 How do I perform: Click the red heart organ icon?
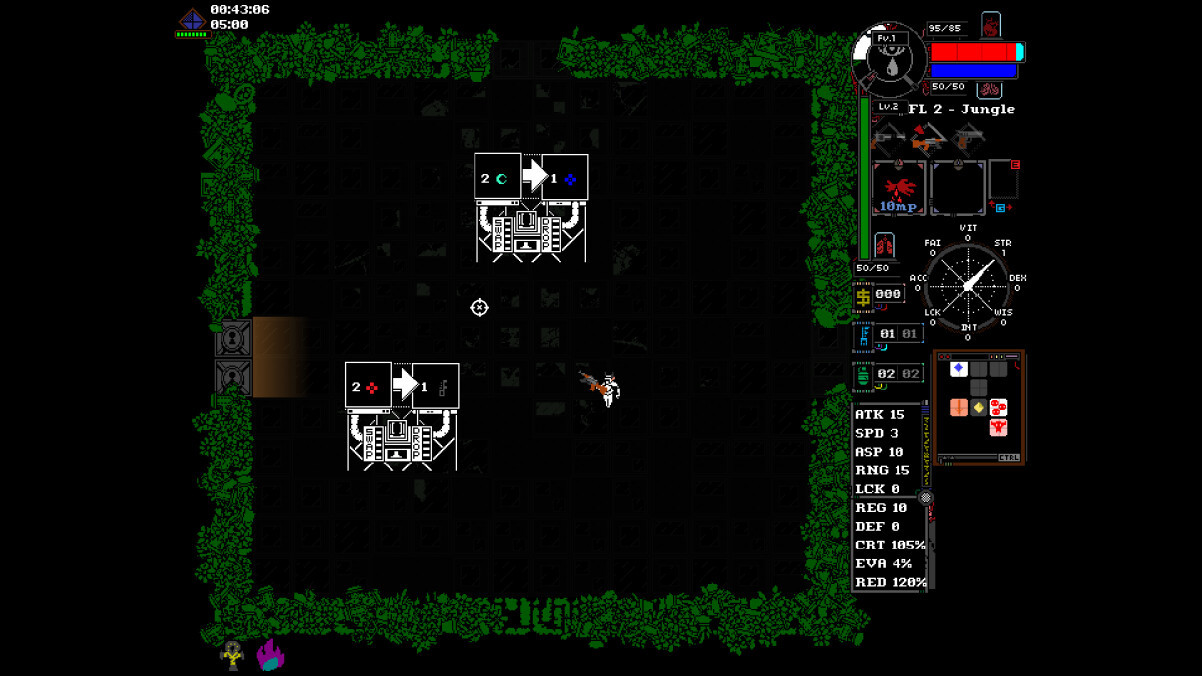(x=991, y=25)
